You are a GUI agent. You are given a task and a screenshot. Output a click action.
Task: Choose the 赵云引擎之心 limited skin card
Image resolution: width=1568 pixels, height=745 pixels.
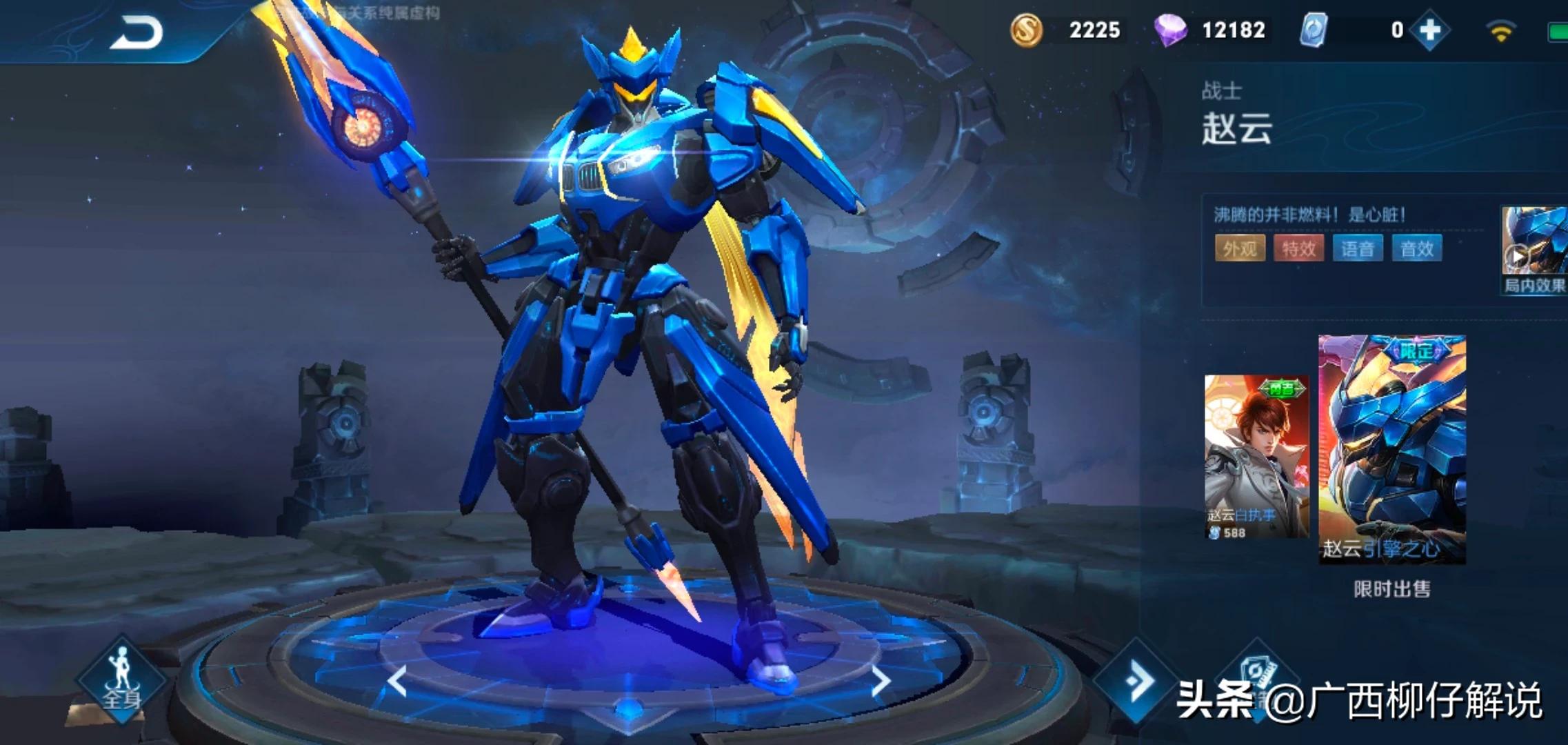pos(1392,450)
